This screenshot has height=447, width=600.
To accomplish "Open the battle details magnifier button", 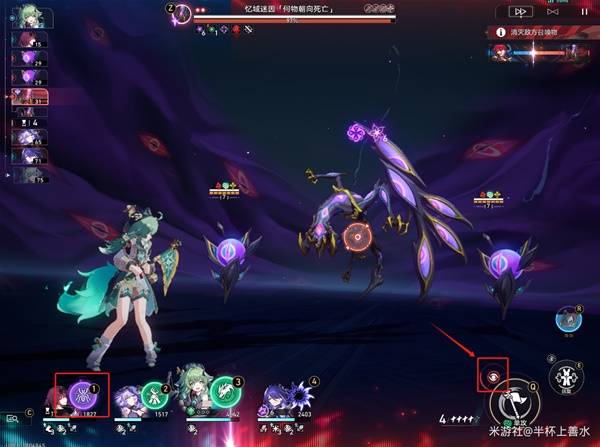I will coord(13,420).
